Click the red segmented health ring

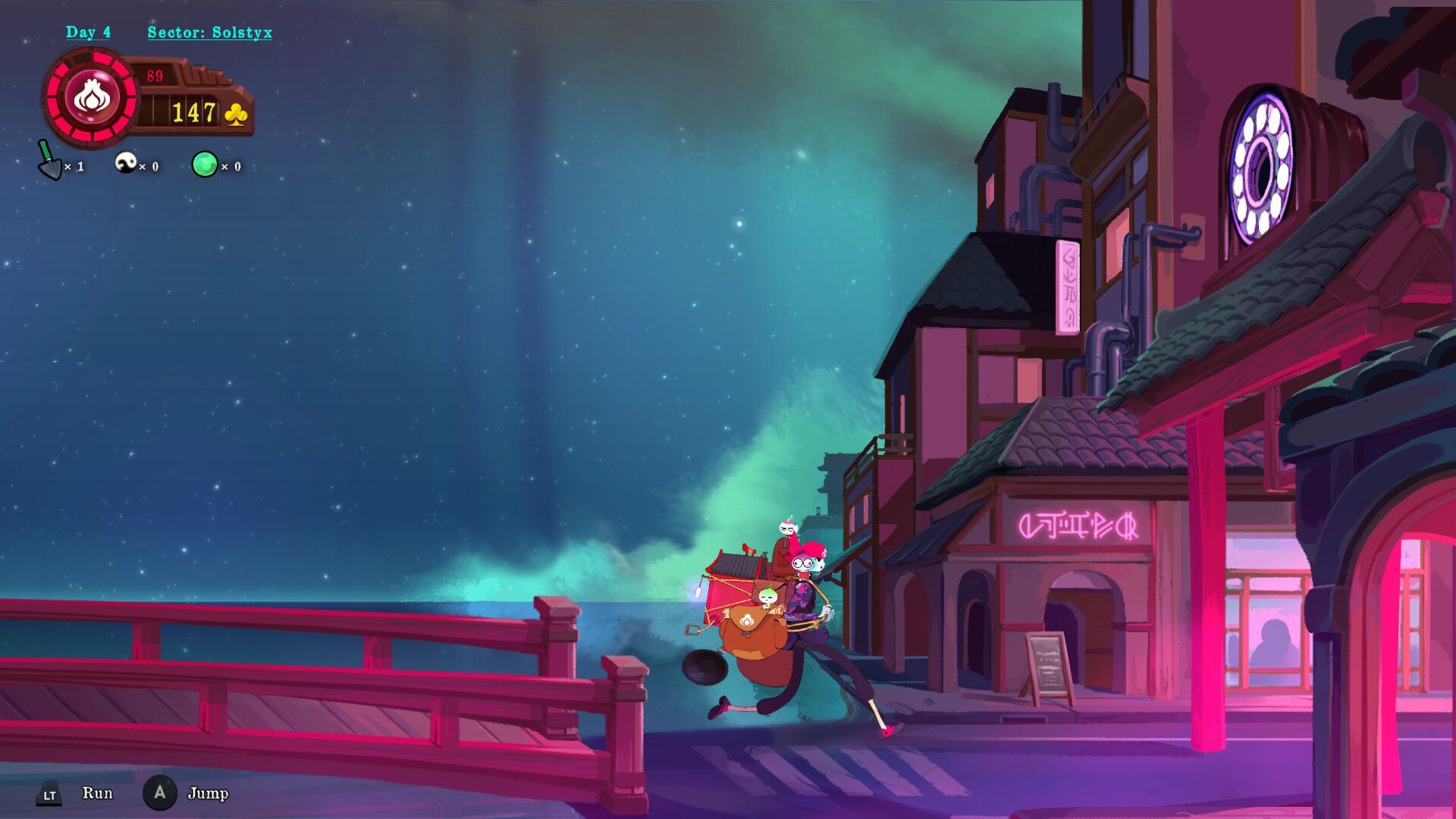(x=93, y=57)
